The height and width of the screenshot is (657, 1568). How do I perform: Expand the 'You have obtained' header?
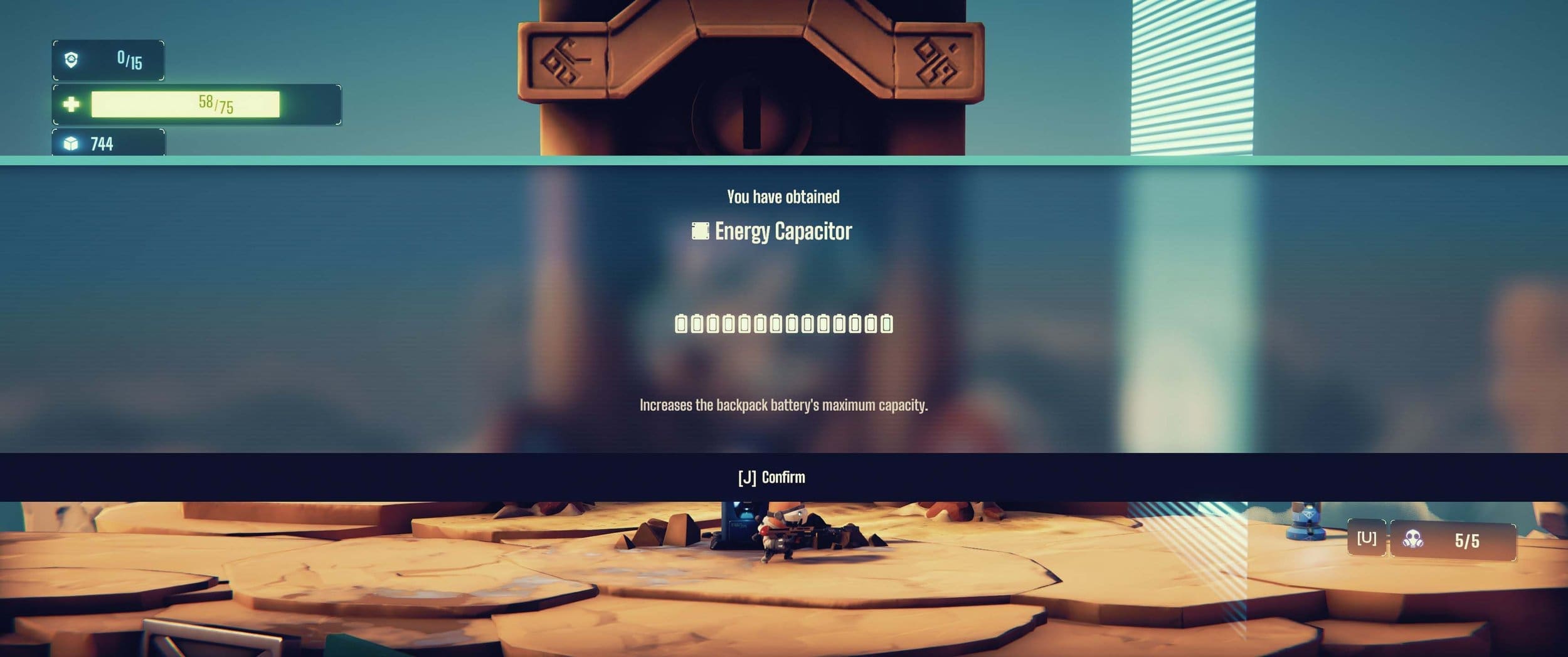784,196
